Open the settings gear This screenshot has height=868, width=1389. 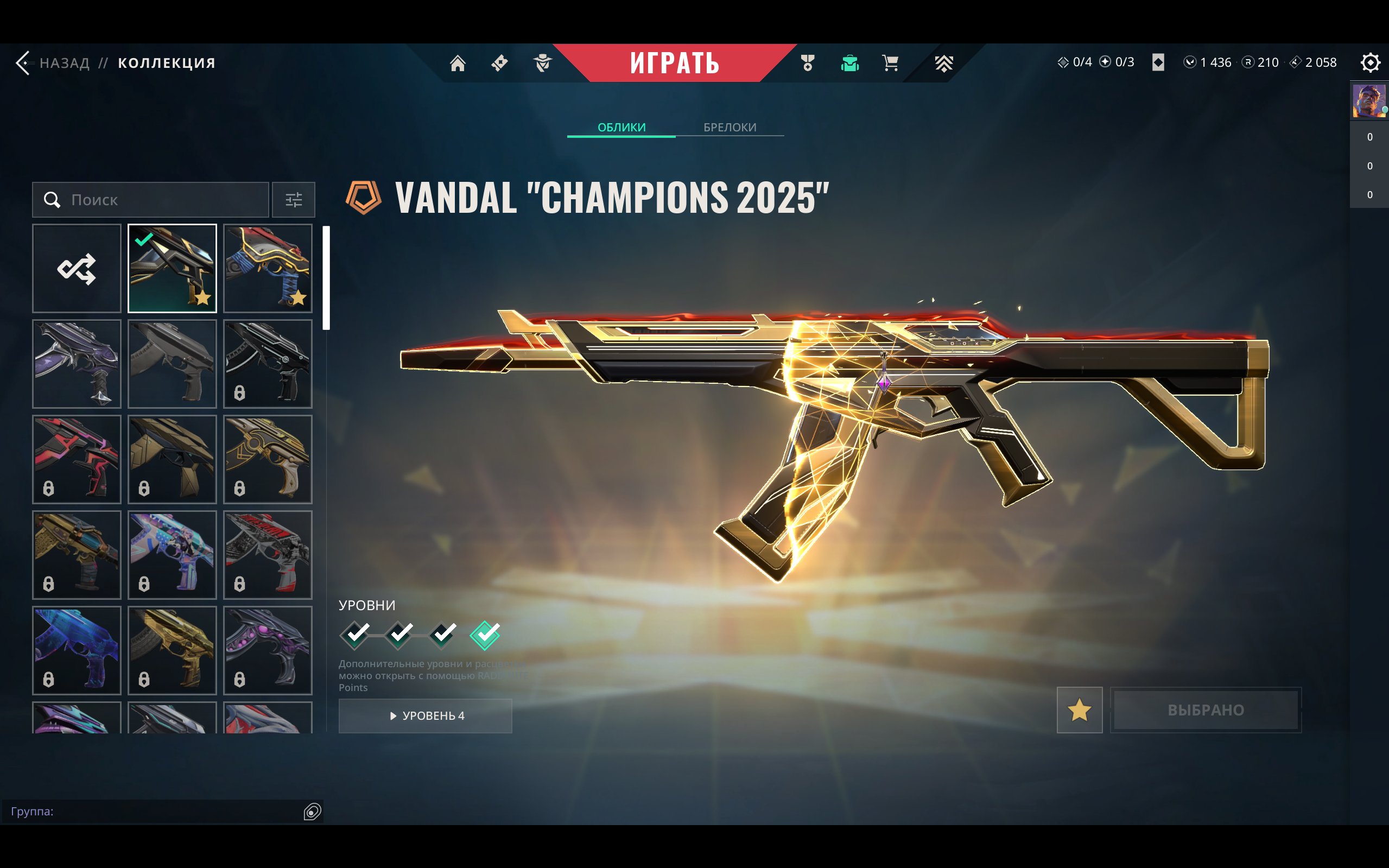[x=1369, y=62]
